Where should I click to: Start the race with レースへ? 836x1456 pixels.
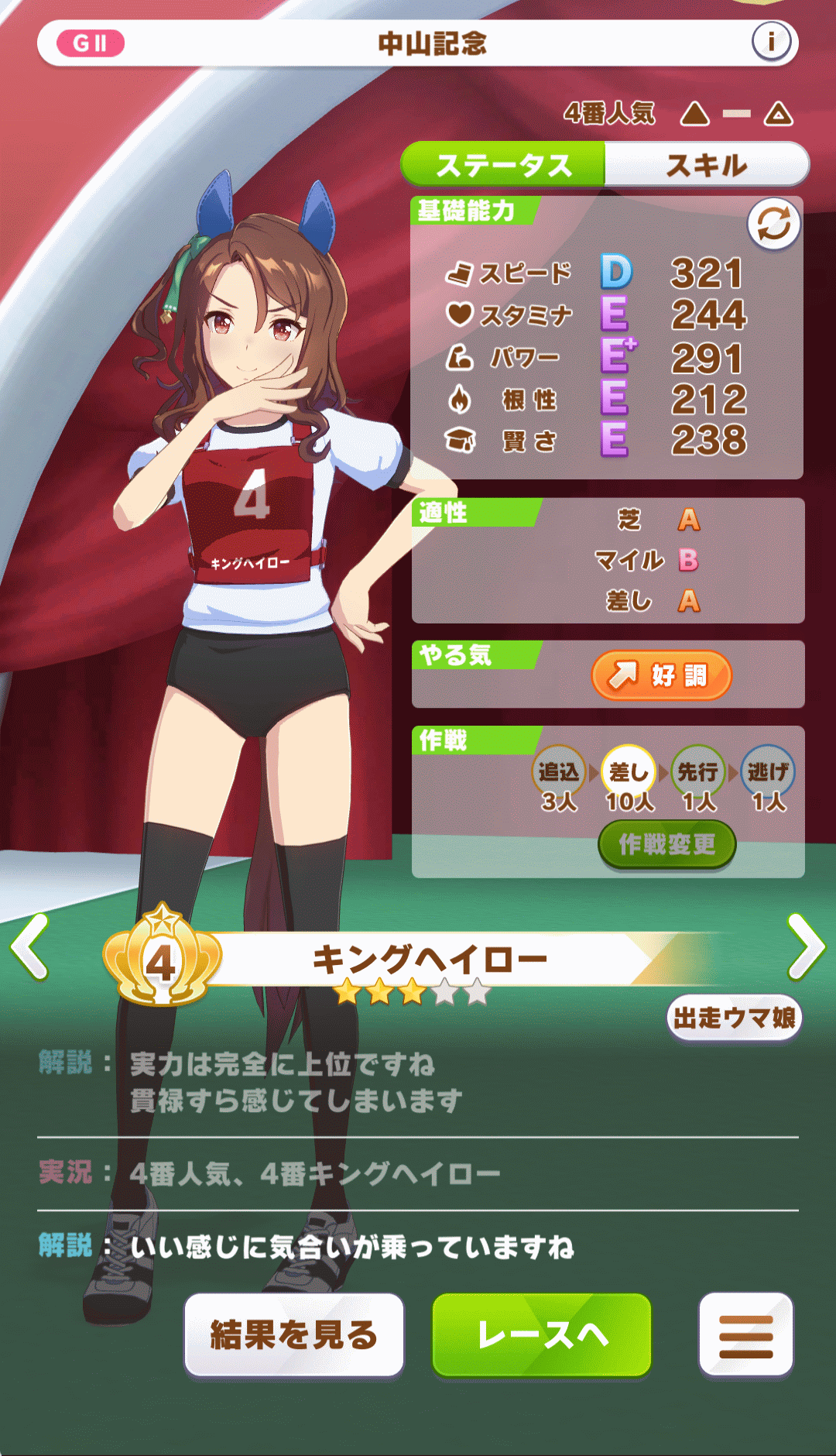click(x=542, y=1334)
